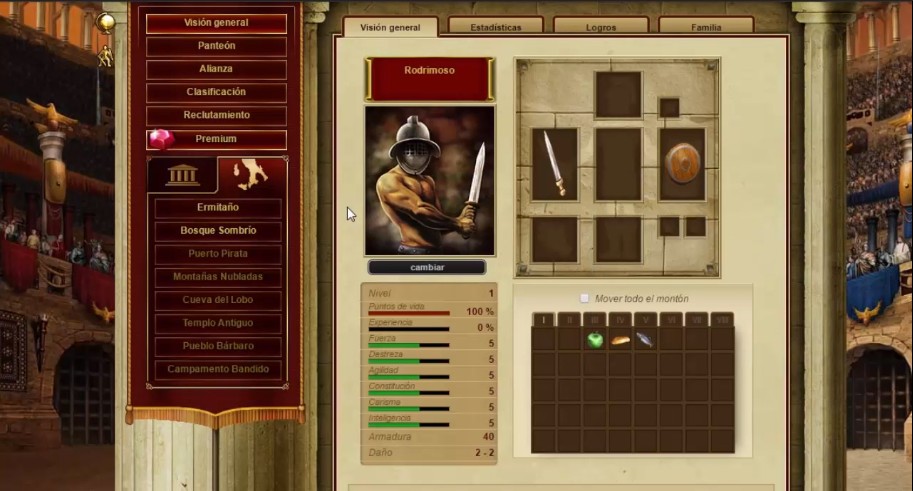Open the Reclutamiento menu
Viewport: 913px width, 491px height.
(216, 115)
